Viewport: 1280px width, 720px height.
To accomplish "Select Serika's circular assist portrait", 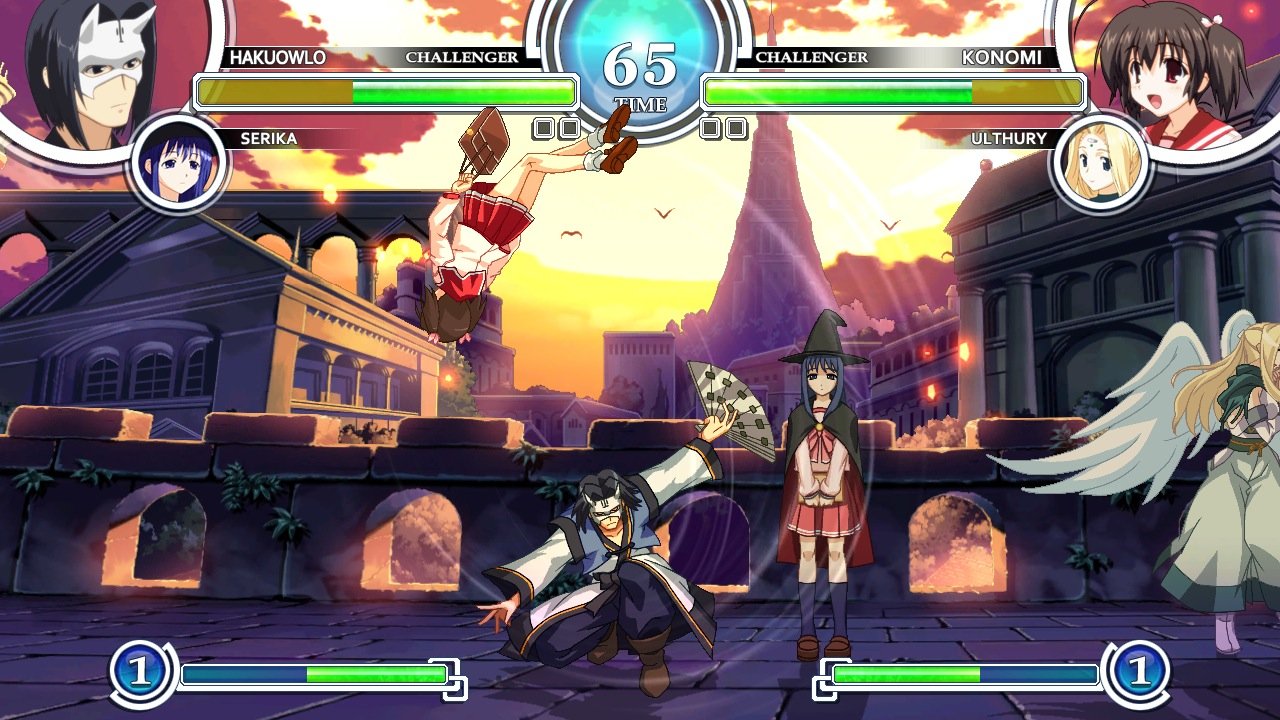I will pos(178,162).
